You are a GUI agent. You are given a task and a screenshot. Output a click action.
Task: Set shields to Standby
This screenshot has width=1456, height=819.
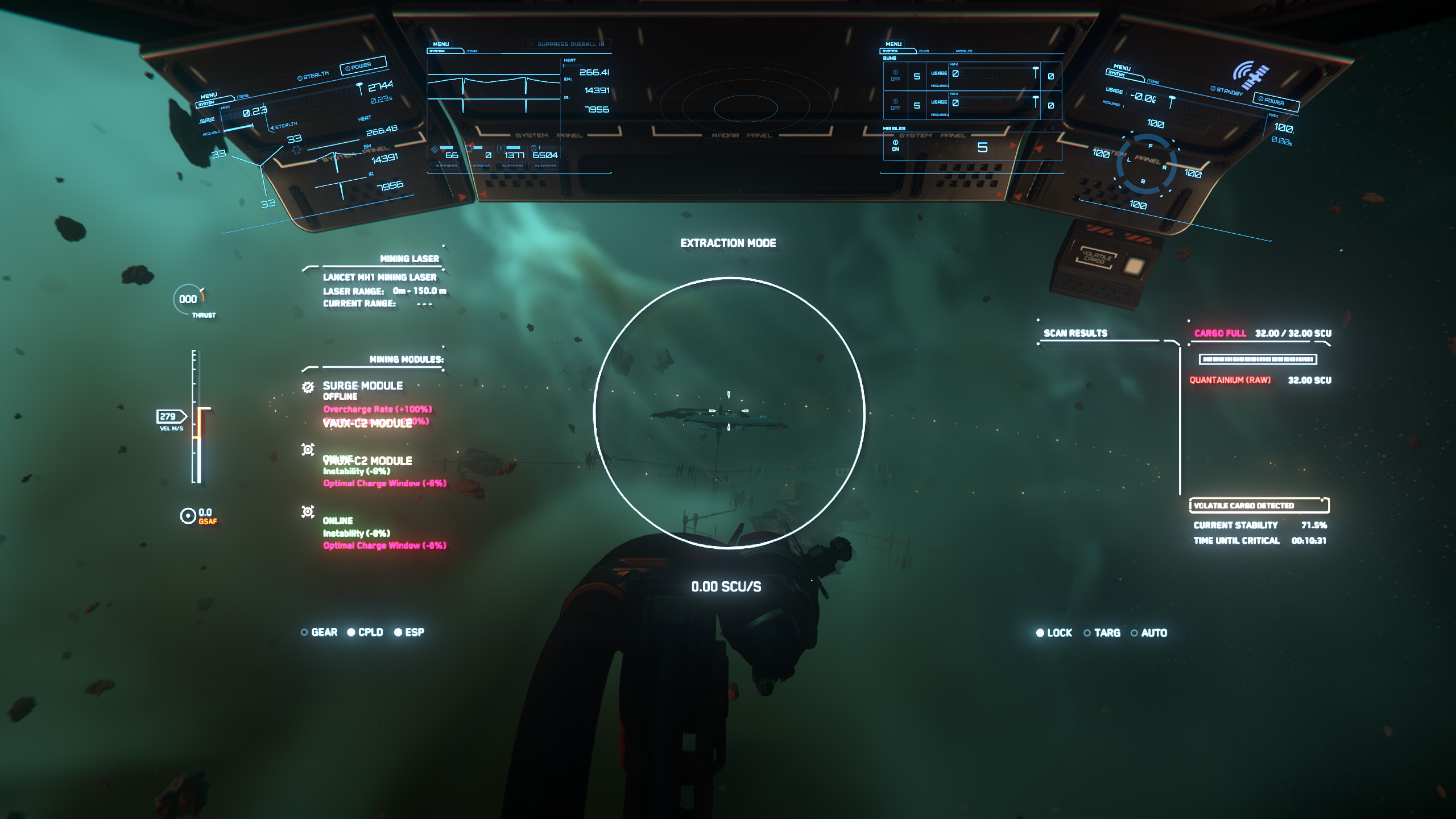point(1226,91)
